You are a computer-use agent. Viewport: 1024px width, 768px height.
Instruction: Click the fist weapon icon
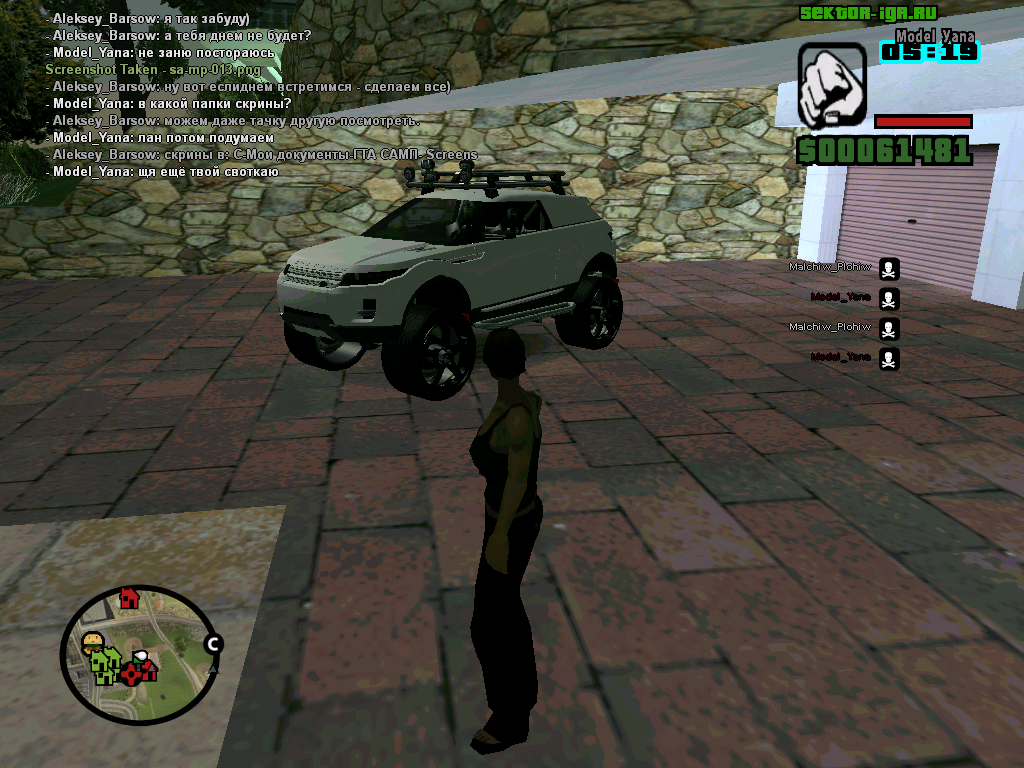831,85
